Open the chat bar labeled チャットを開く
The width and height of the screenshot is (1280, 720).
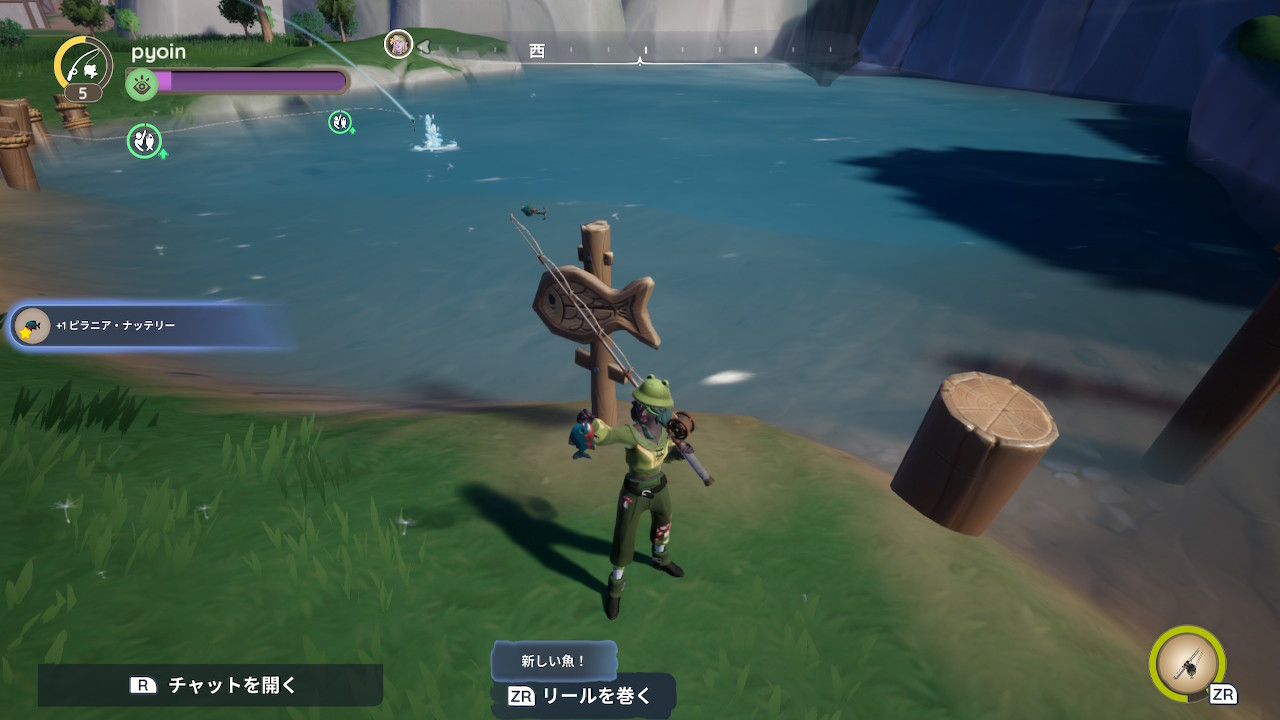pos(211,685)
